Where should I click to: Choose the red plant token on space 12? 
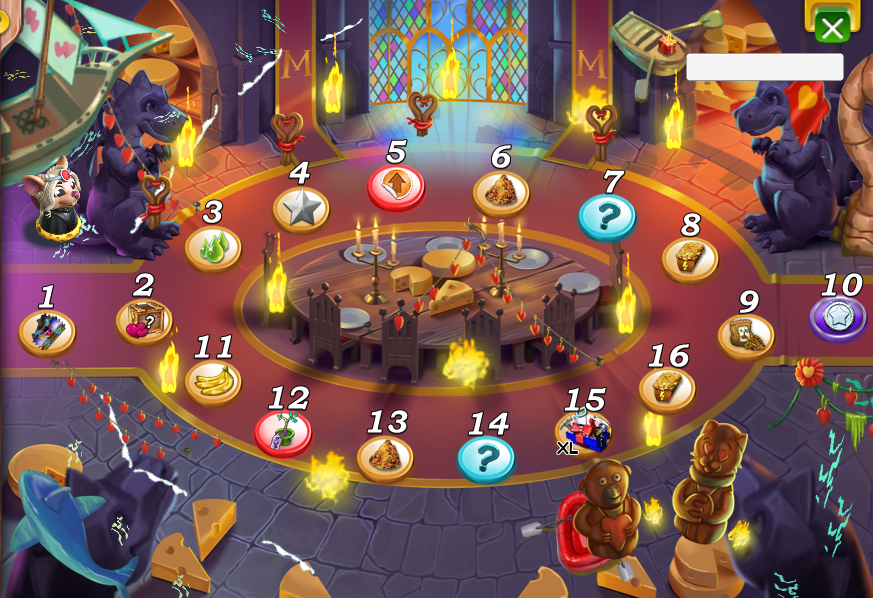(283, 432)
